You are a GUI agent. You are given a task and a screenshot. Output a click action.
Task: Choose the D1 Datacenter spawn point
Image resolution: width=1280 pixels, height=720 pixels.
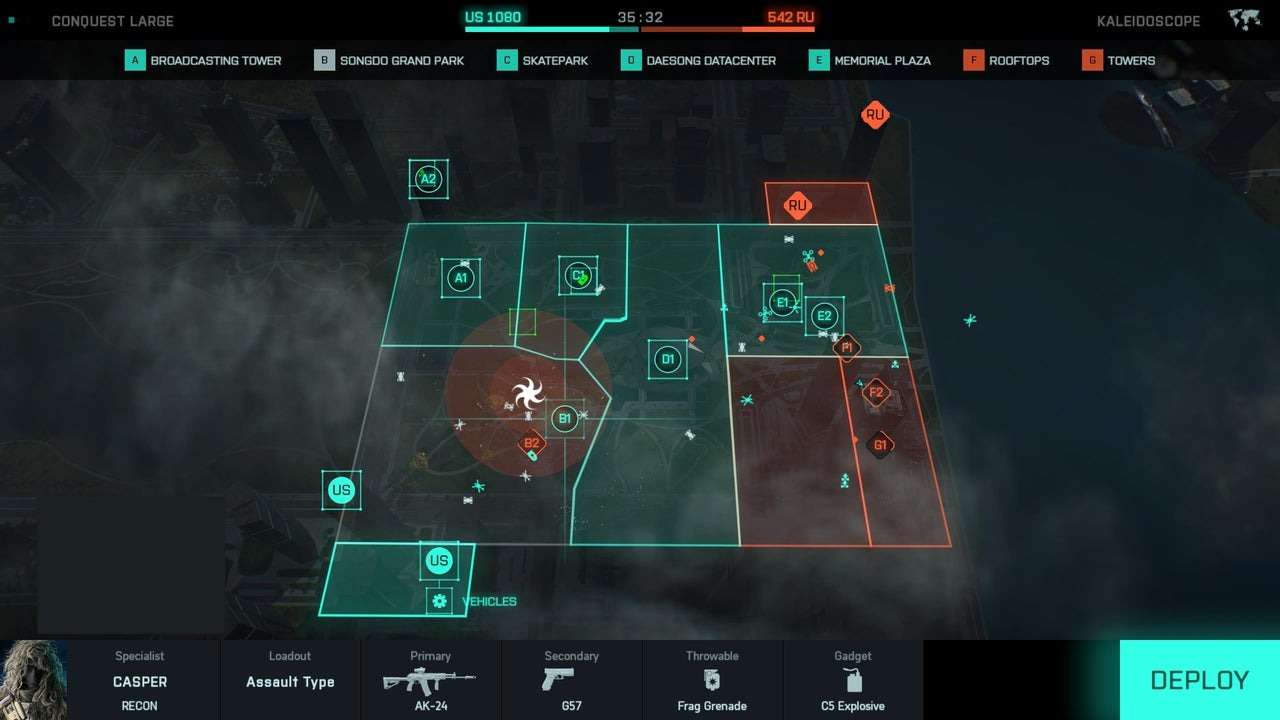click(668, 359)
